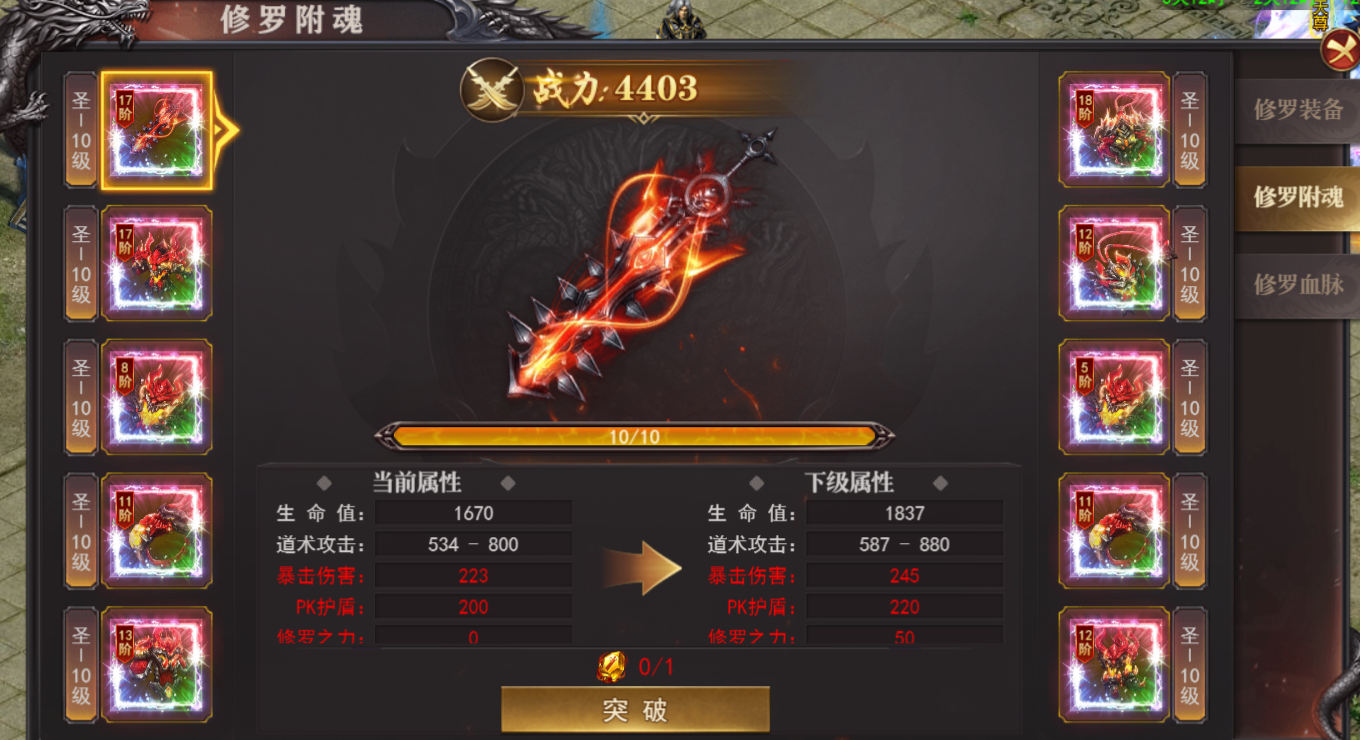Screen dimensions: 1360x740
Task: Select the 17阶 flaming sword weapon slot
Action: 156,130
